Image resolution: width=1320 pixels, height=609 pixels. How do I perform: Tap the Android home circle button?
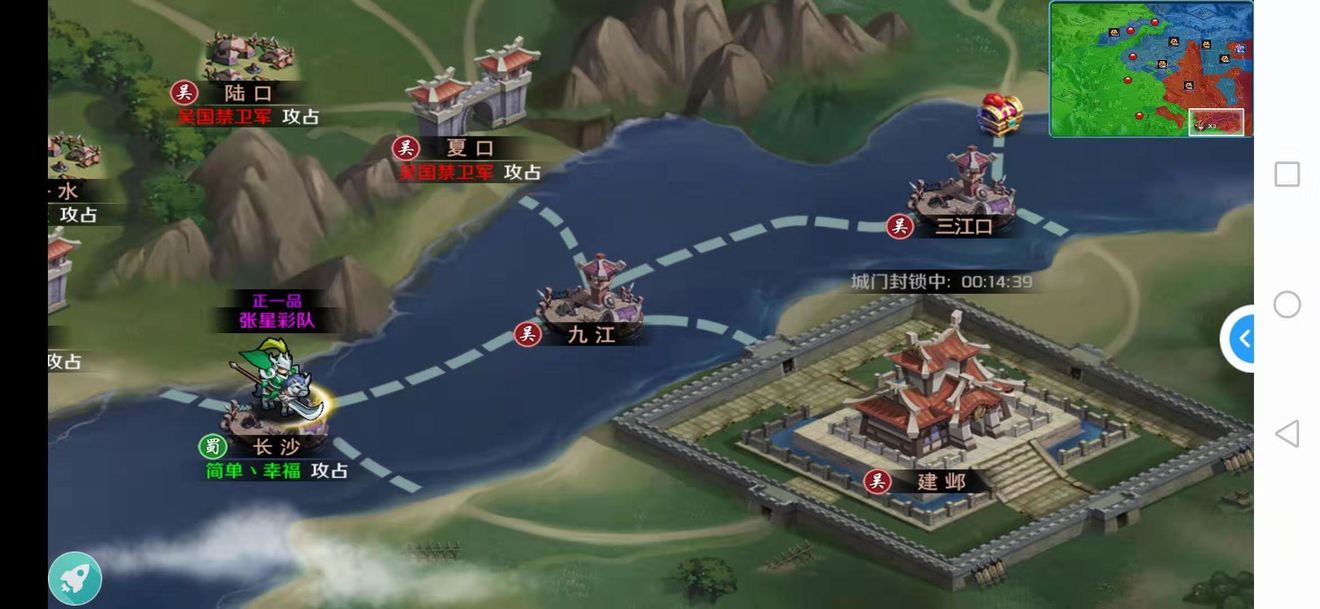click(1287, 304)
